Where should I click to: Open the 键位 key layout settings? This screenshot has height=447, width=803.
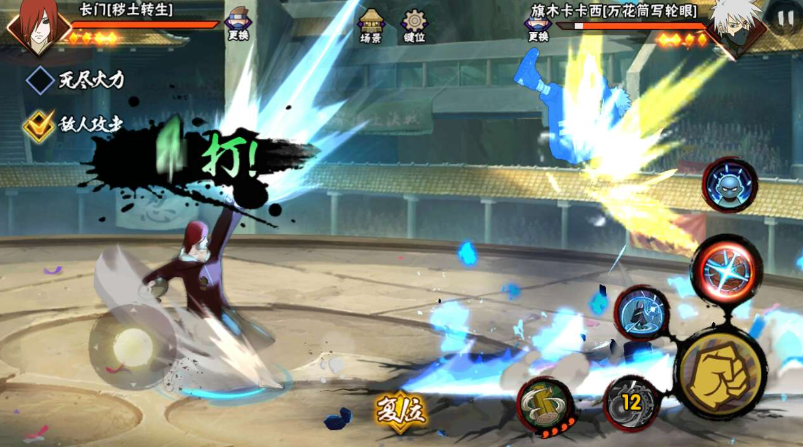click(414, 24)
